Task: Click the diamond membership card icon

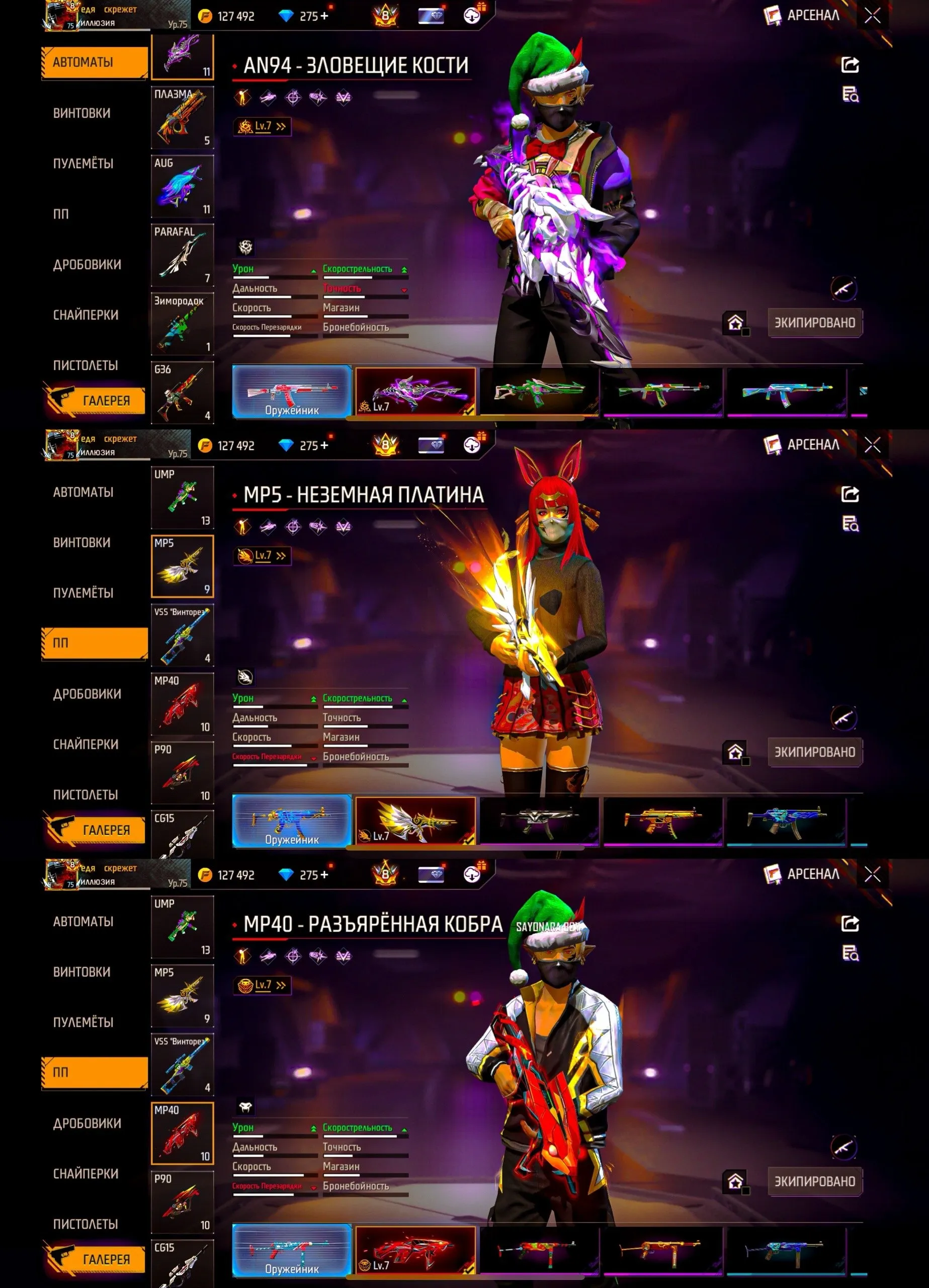Action: [x=431, y=15]
